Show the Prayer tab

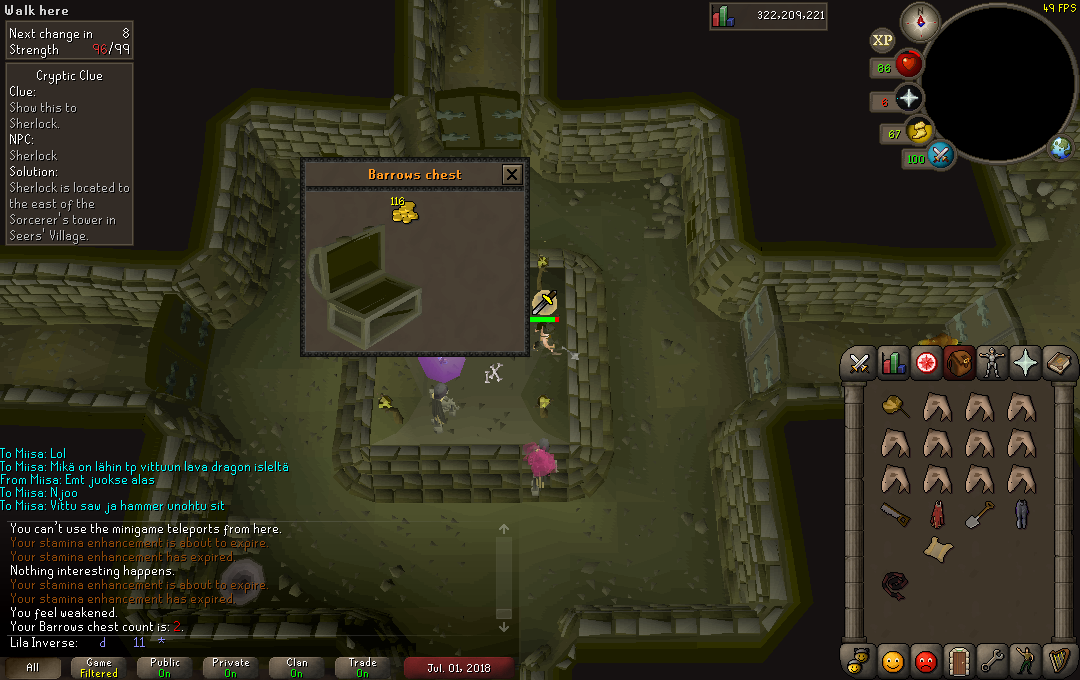tap(1026, 364)
